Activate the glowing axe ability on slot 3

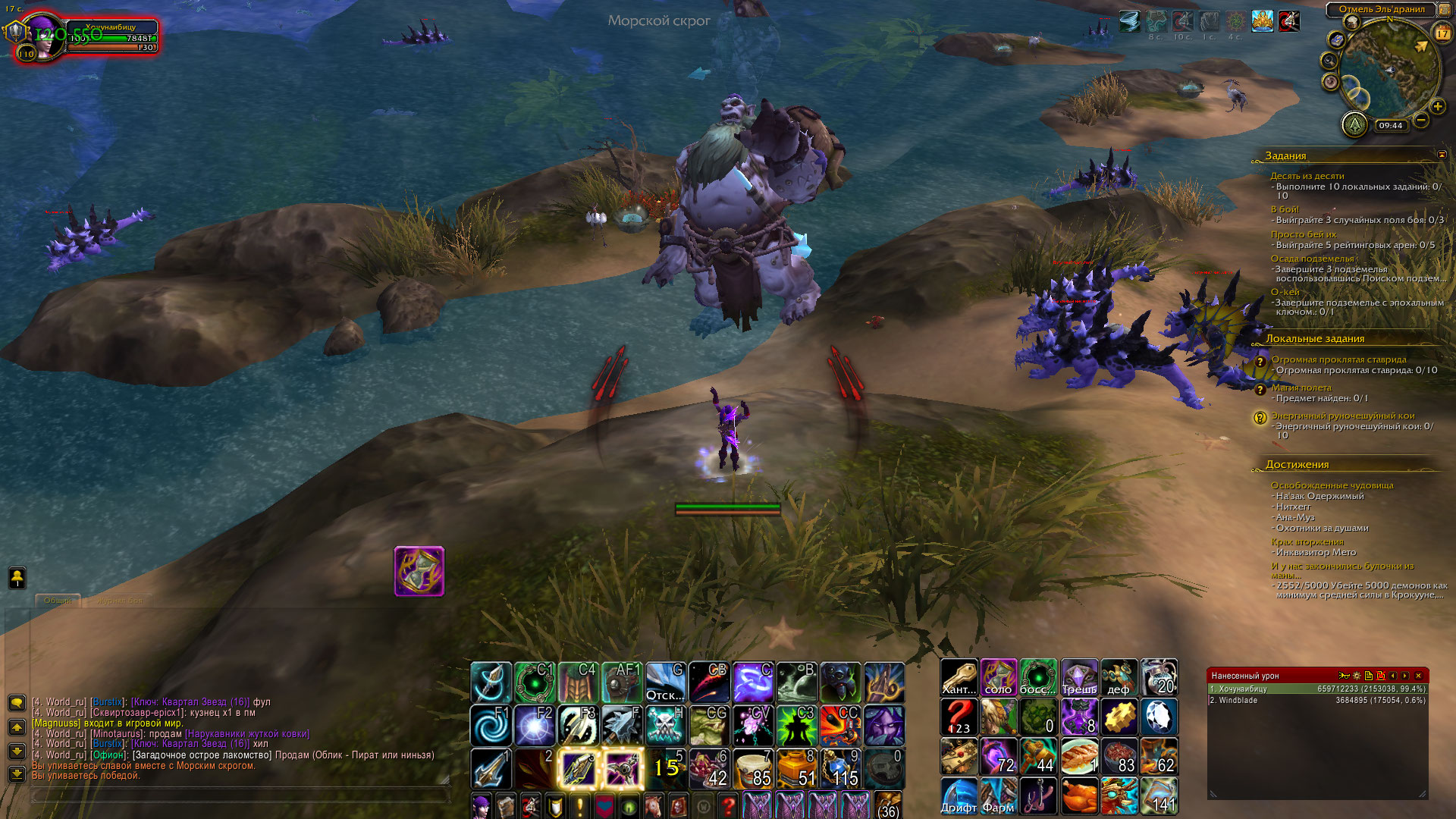click(x=578, y=768)
